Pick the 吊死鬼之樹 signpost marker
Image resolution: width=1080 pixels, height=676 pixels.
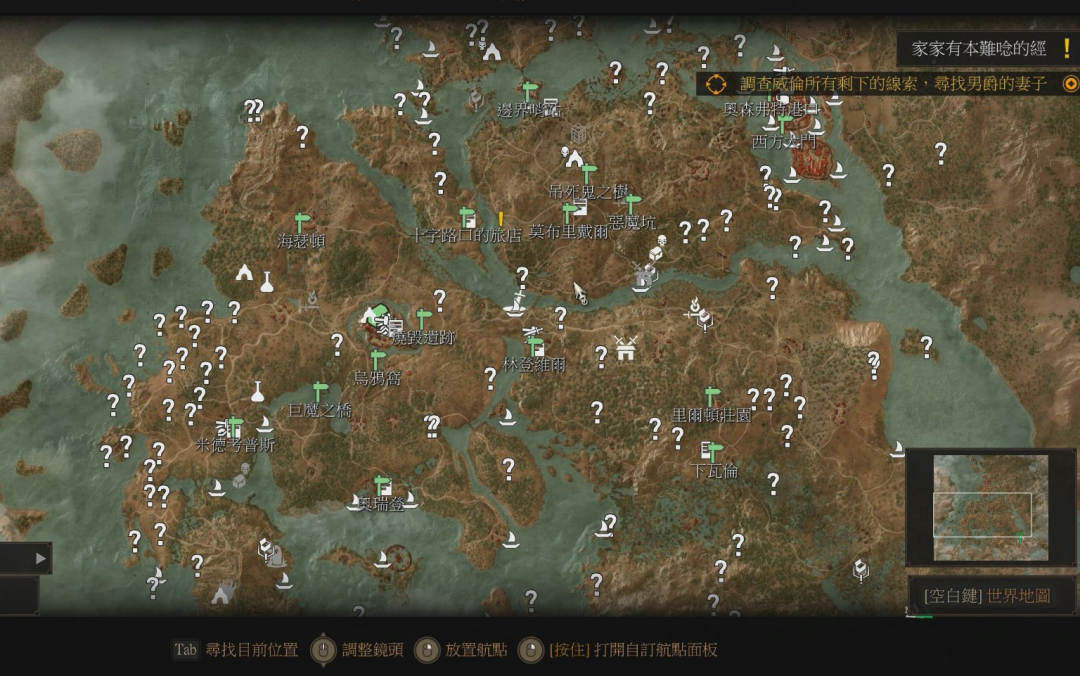coord(589,172)
